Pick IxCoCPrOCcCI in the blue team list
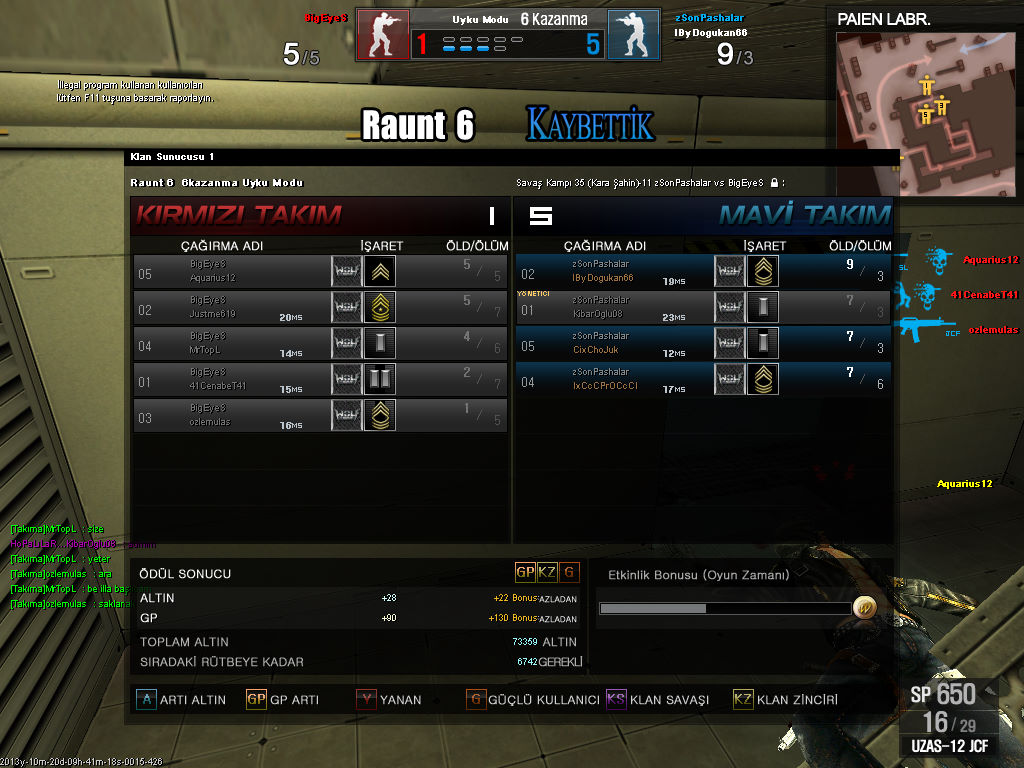Viewport: 1024px width, 768px height. pyautogui.click(x=703, y=379)
